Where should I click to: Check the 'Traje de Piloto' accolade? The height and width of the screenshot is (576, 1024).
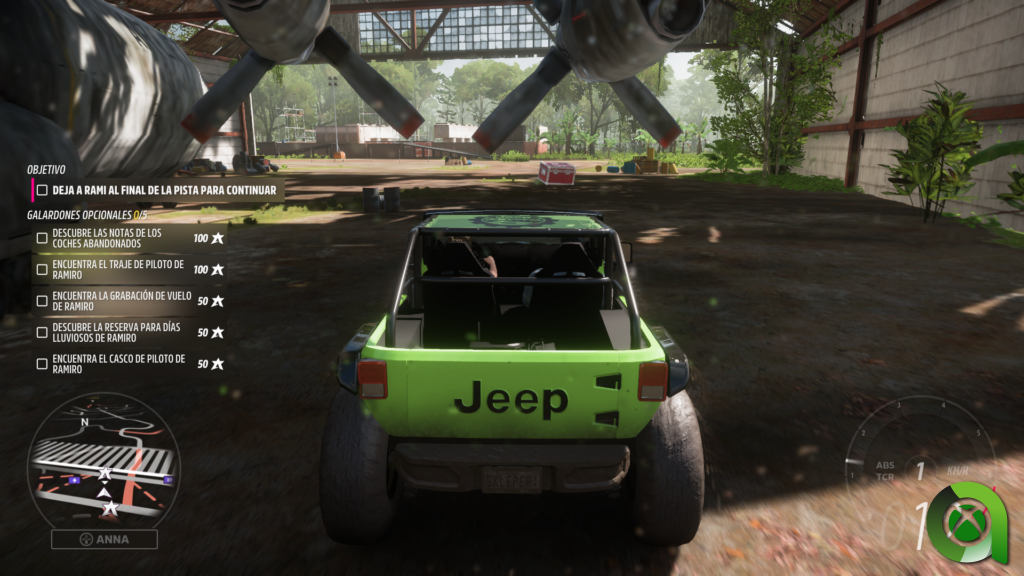coord(42,269)
